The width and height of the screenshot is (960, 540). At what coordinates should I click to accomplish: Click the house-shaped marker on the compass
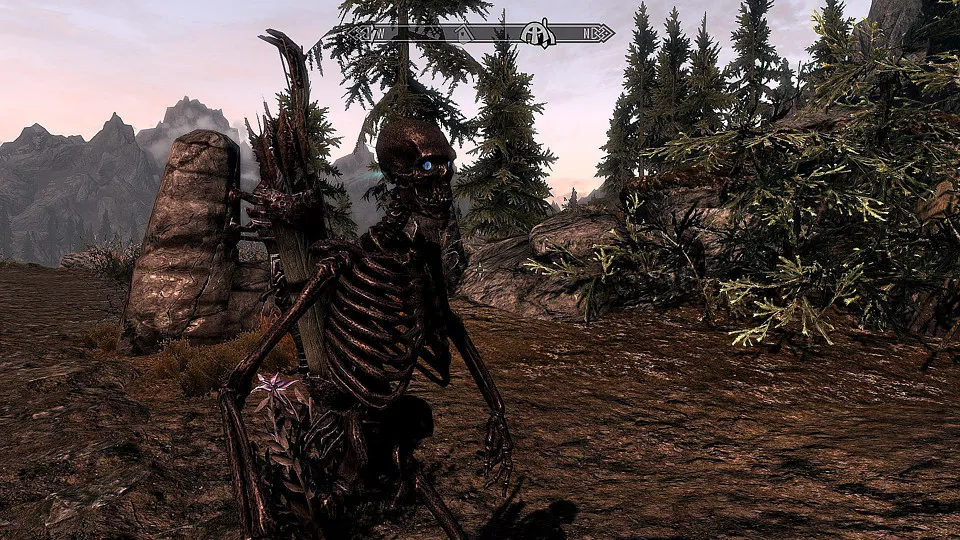[x=464, y=33]
